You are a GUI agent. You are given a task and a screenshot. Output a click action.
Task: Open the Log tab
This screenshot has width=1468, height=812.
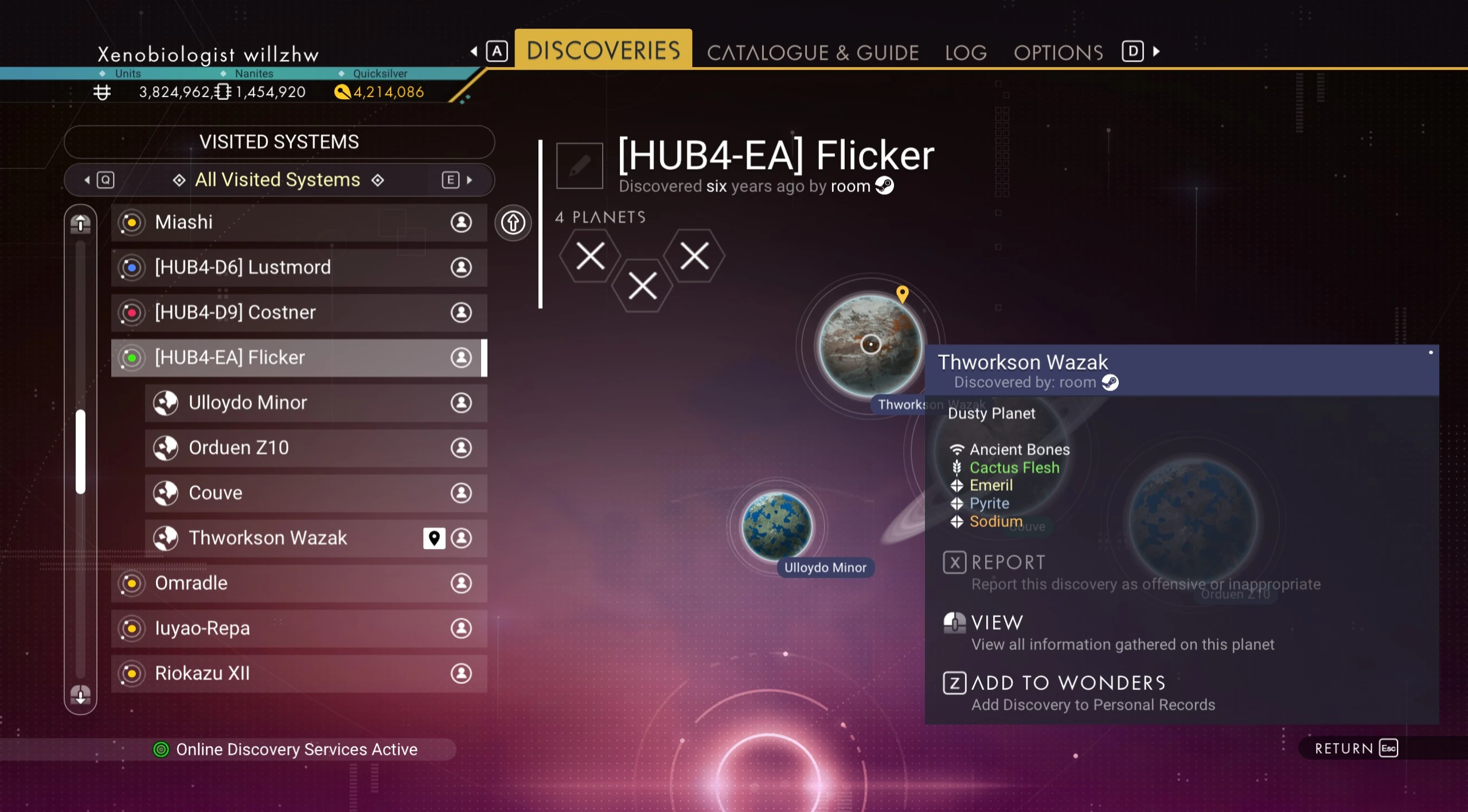click(x=966, y=53)
